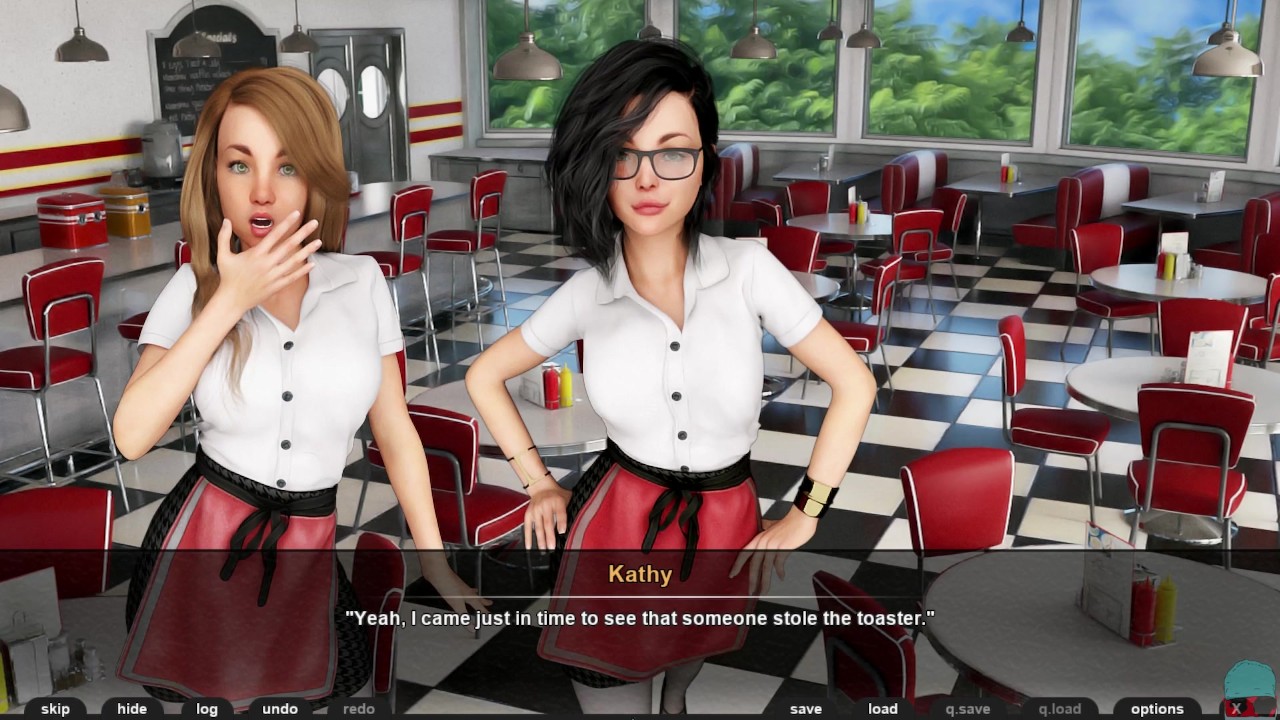Click the redo button

pos(359,709)
